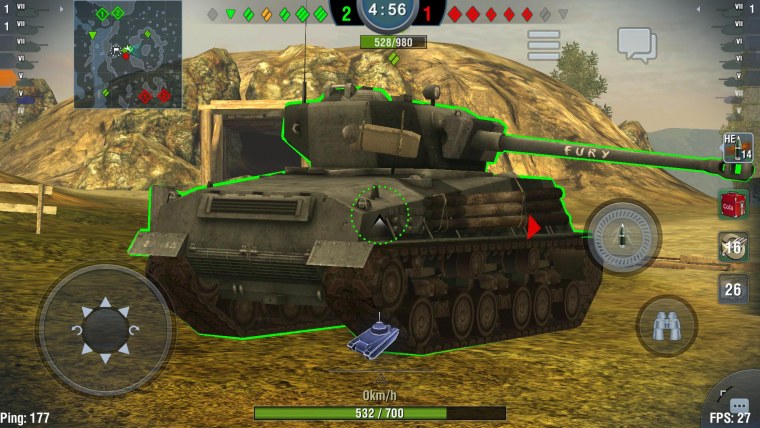This screenshot has height=428, width=760.
Task: Open the chat button in the corner
Action: pos(739,406)
